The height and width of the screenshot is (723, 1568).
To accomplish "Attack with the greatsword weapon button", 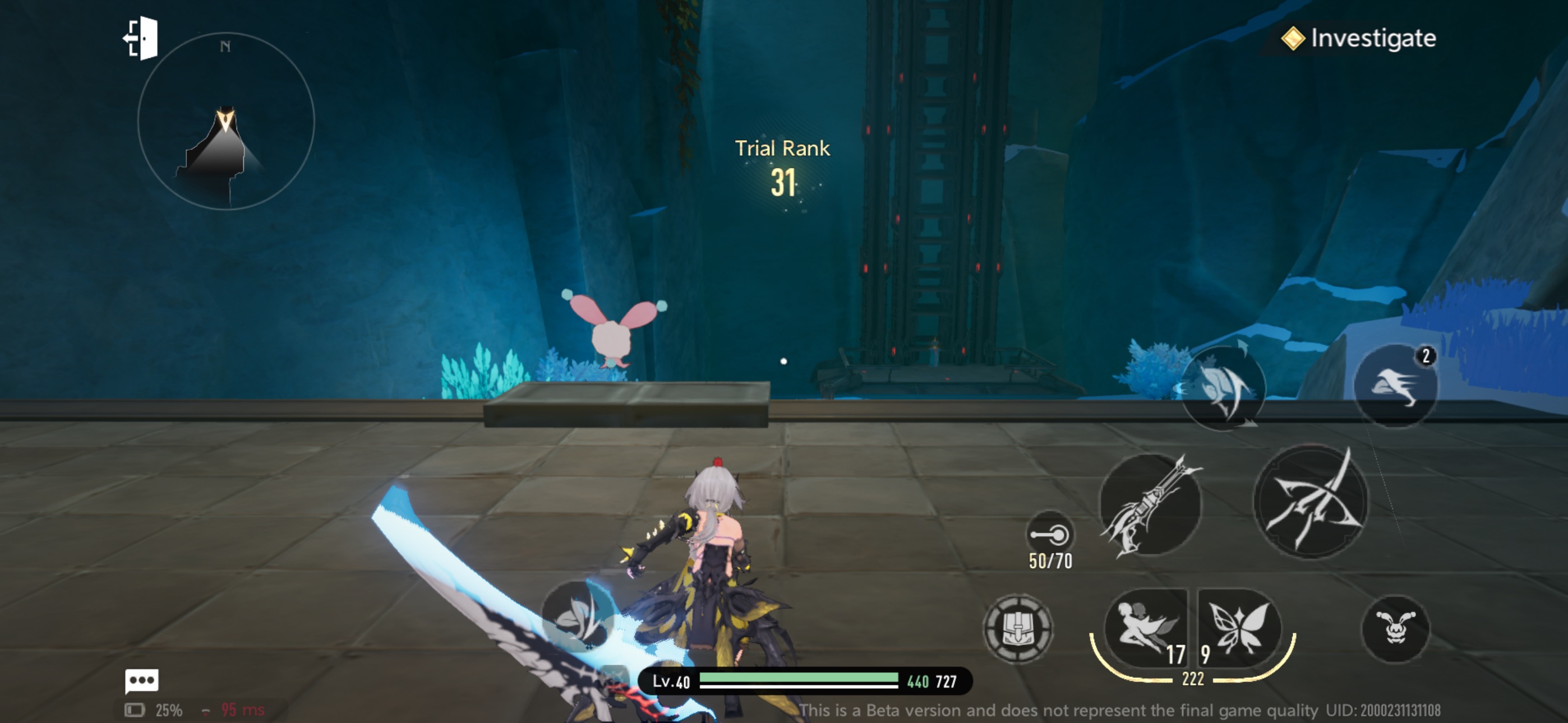I will 1150,504.
